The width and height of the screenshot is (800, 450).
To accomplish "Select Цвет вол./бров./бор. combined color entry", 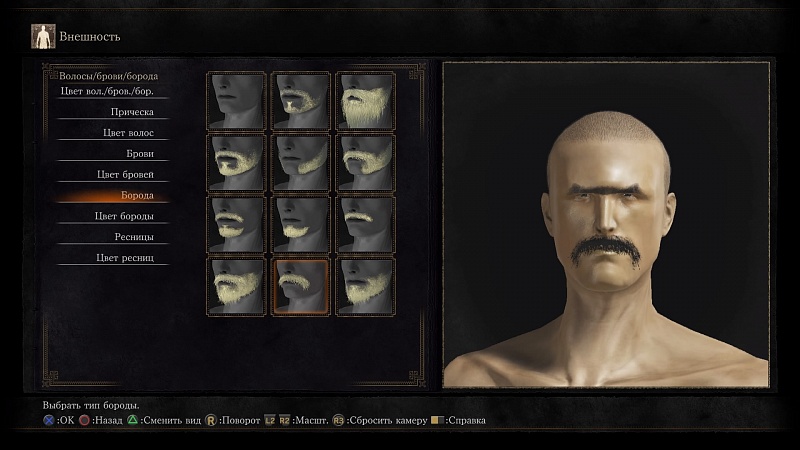I will coord(111,92).
